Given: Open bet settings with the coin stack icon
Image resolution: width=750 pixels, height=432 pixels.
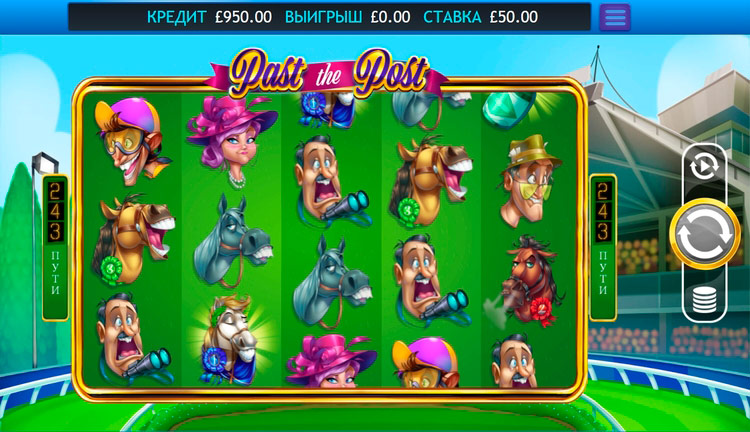Looking at the screenshot, I should [x=704, y=300].
